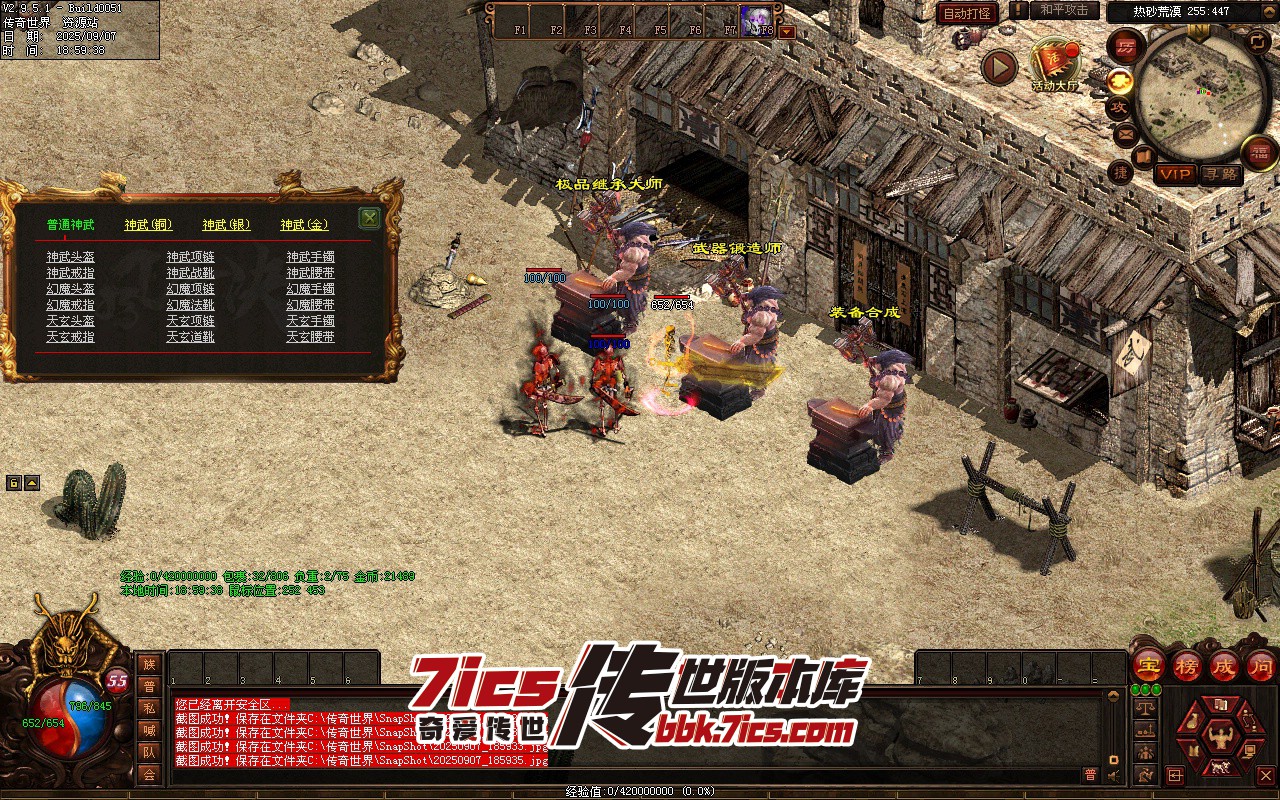The height and width of the screenshot is (800, 1280).
Task: Activate the 寻路 pathfinding button
Action: (1219, 174)
